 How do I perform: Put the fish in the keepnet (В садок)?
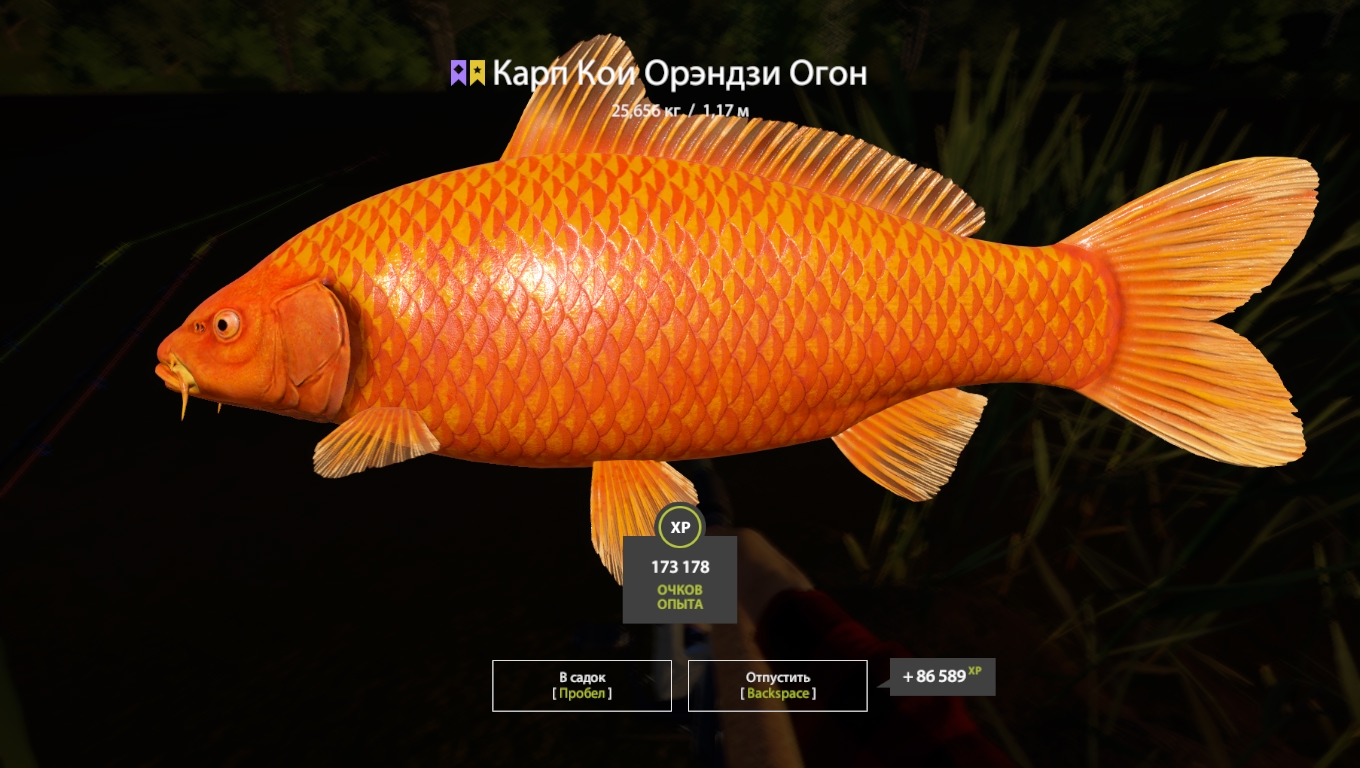point(581,685)
